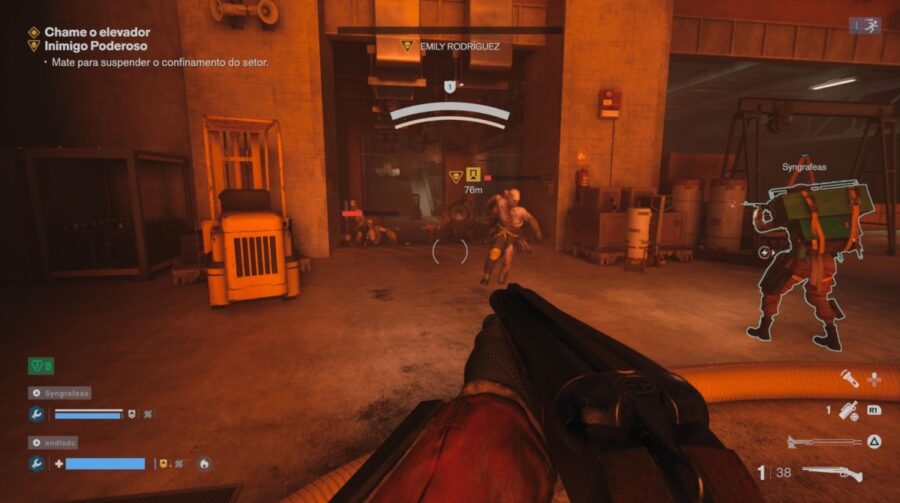Click the boss marker icon above 76m

[x=473, y=176]
